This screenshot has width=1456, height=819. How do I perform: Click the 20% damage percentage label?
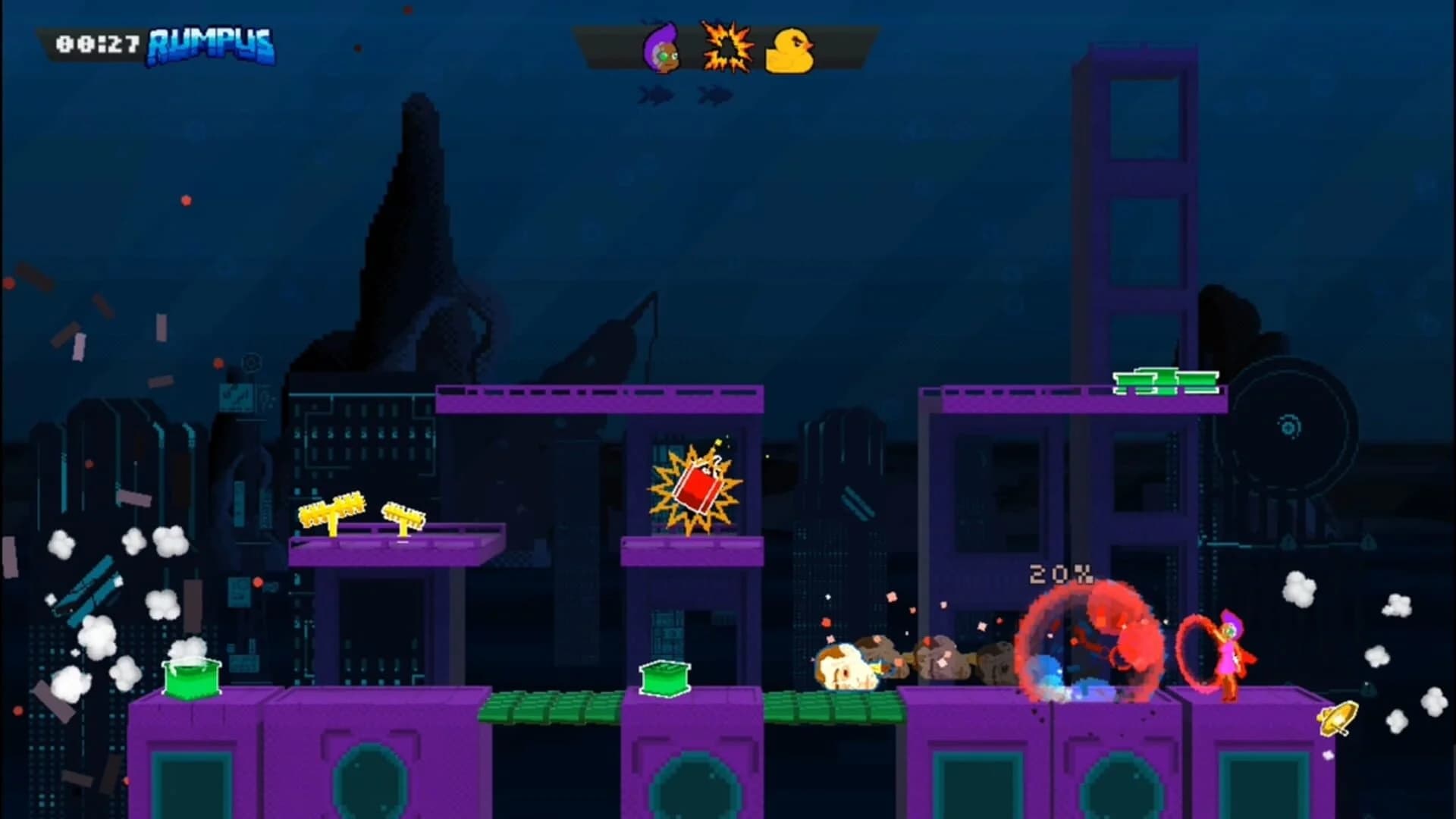click(x=1061, y=575)
